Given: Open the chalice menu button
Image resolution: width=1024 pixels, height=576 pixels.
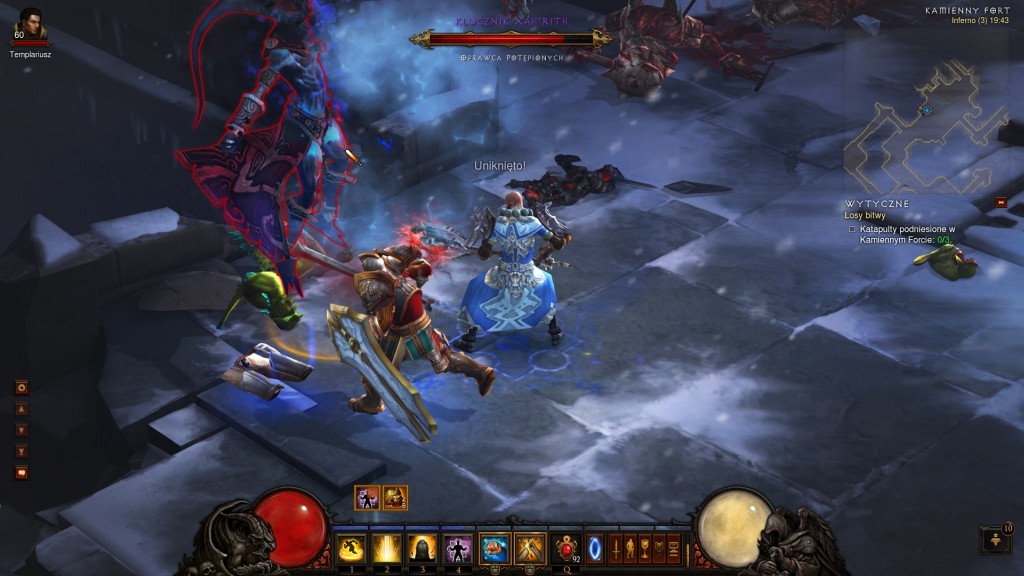Looking at the screenshot, I should coord(645,549).
